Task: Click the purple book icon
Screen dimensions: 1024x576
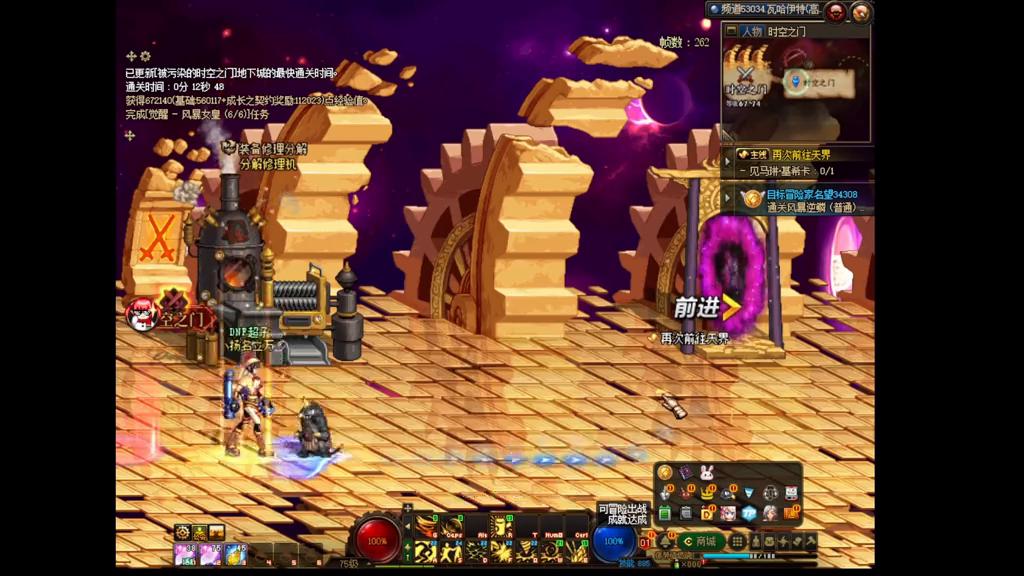Action: click(686, 473)
